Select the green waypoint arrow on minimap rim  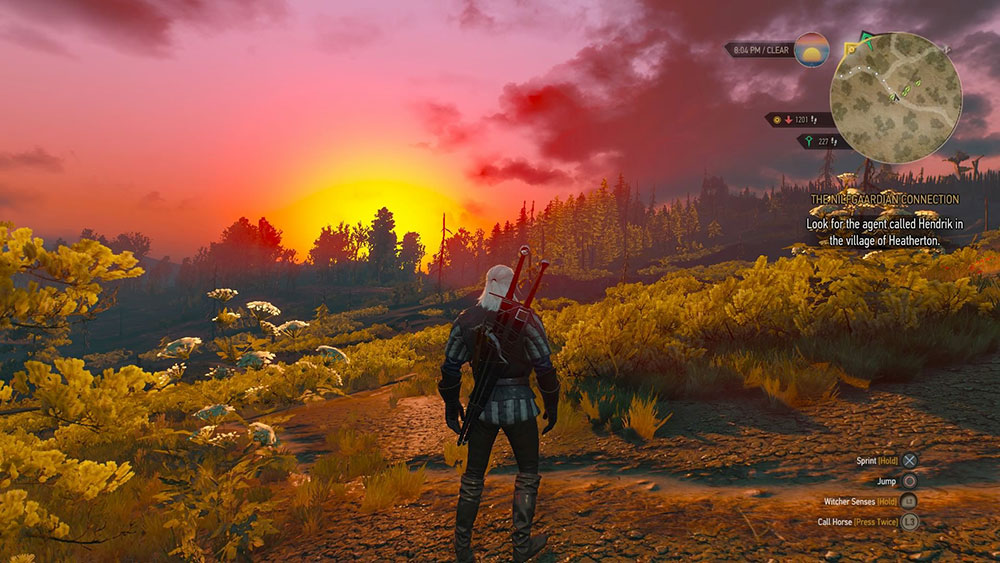tap(868, 40)
